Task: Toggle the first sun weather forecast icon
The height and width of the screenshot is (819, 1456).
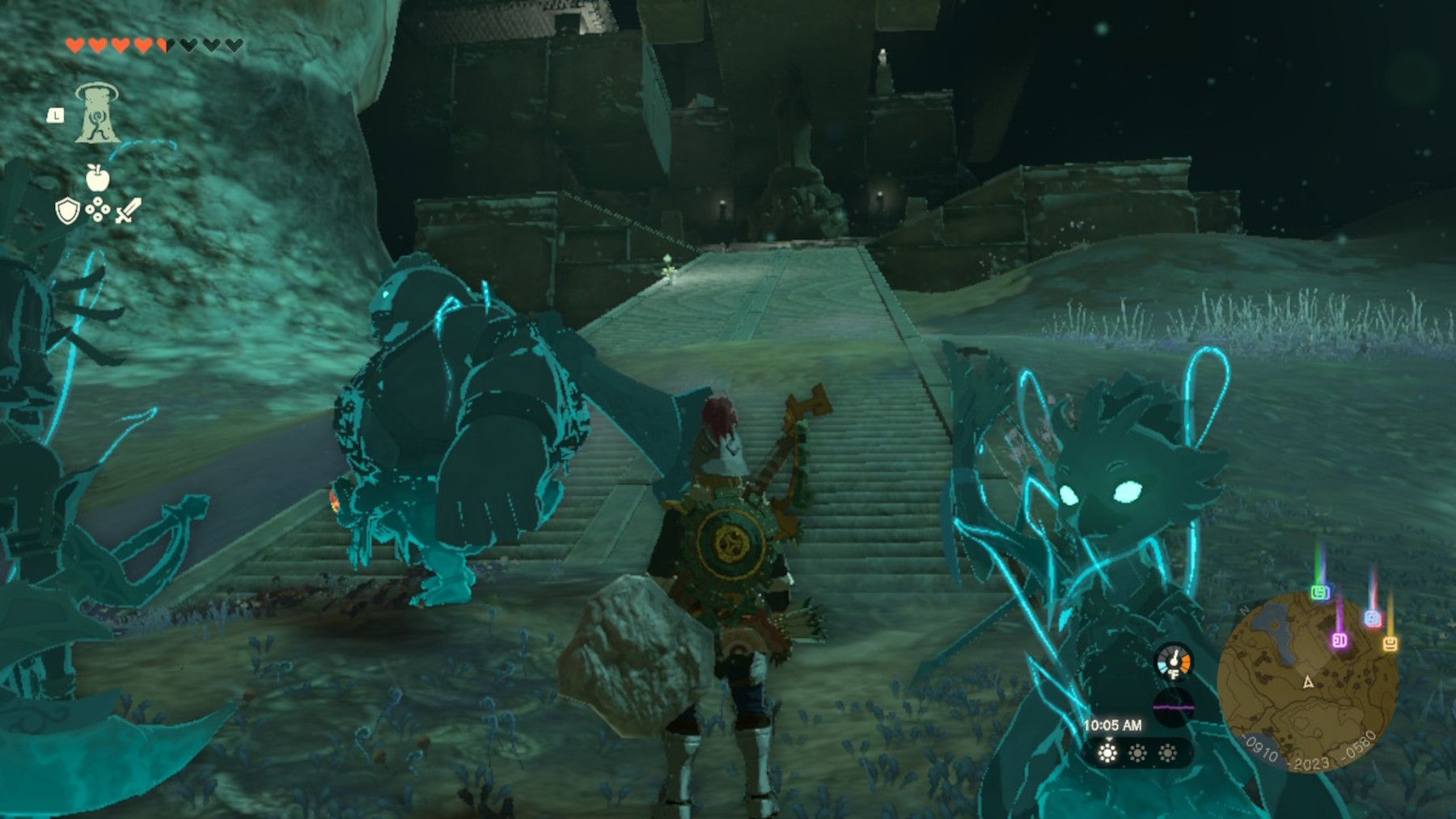Action: (1108, 752)
